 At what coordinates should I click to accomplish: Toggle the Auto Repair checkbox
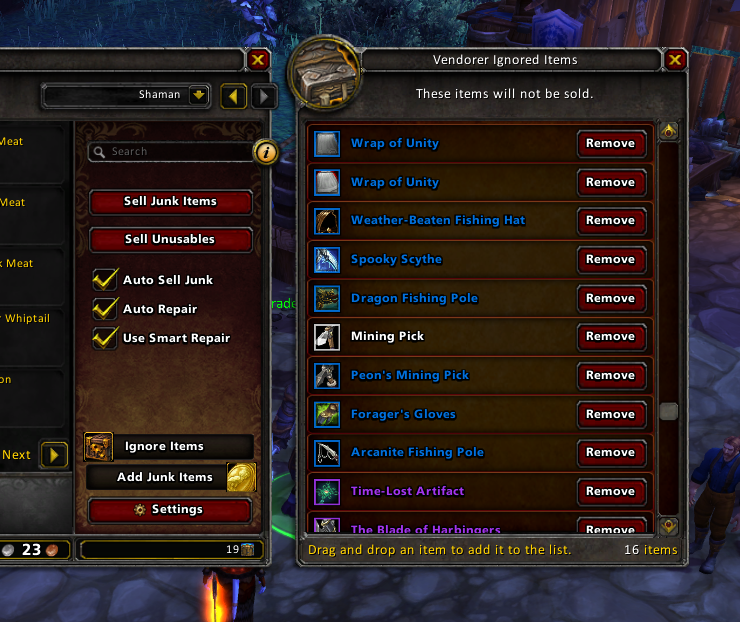point(105,309)
